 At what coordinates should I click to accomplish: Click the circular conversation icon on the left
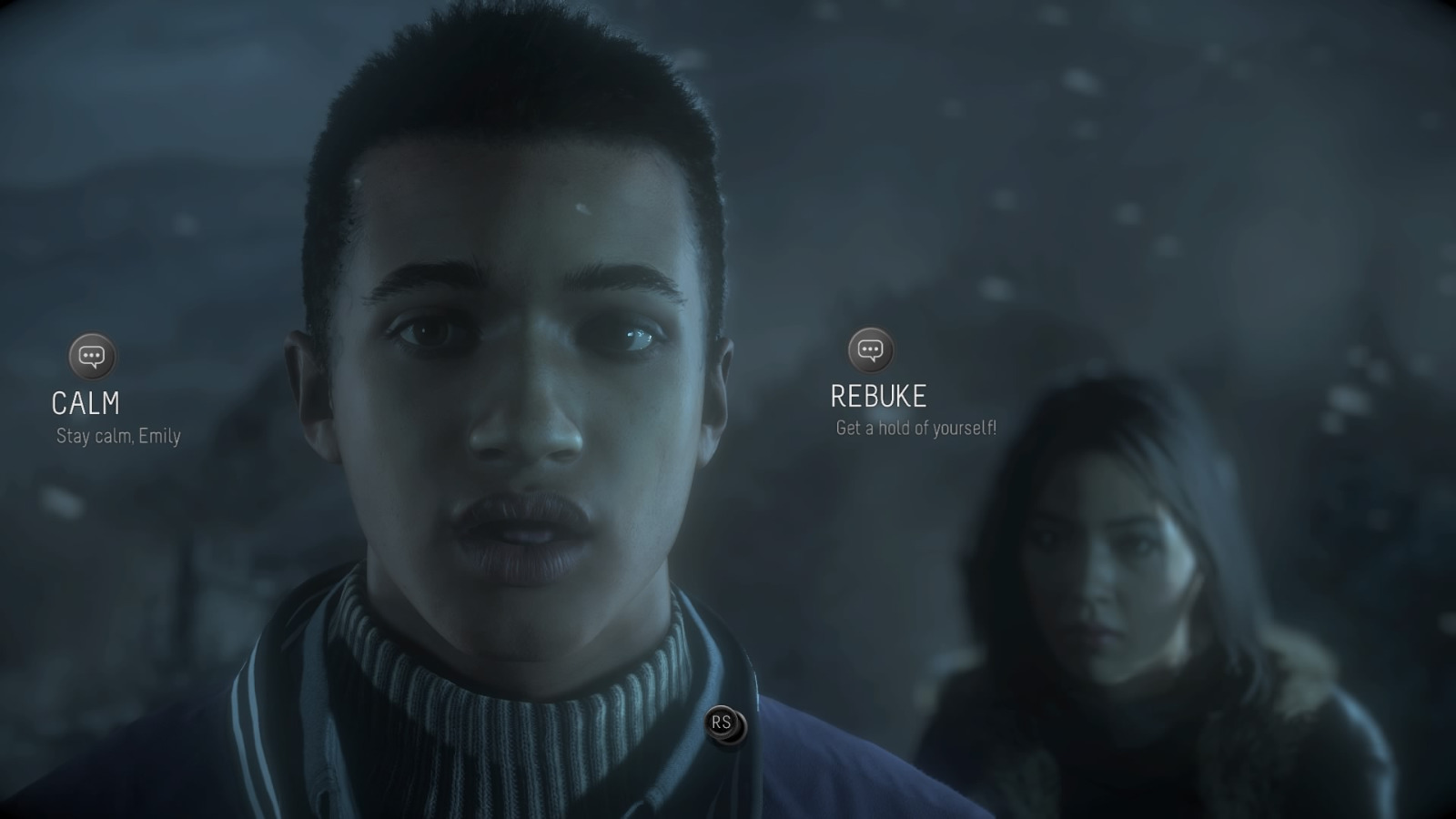pos(91,356)
